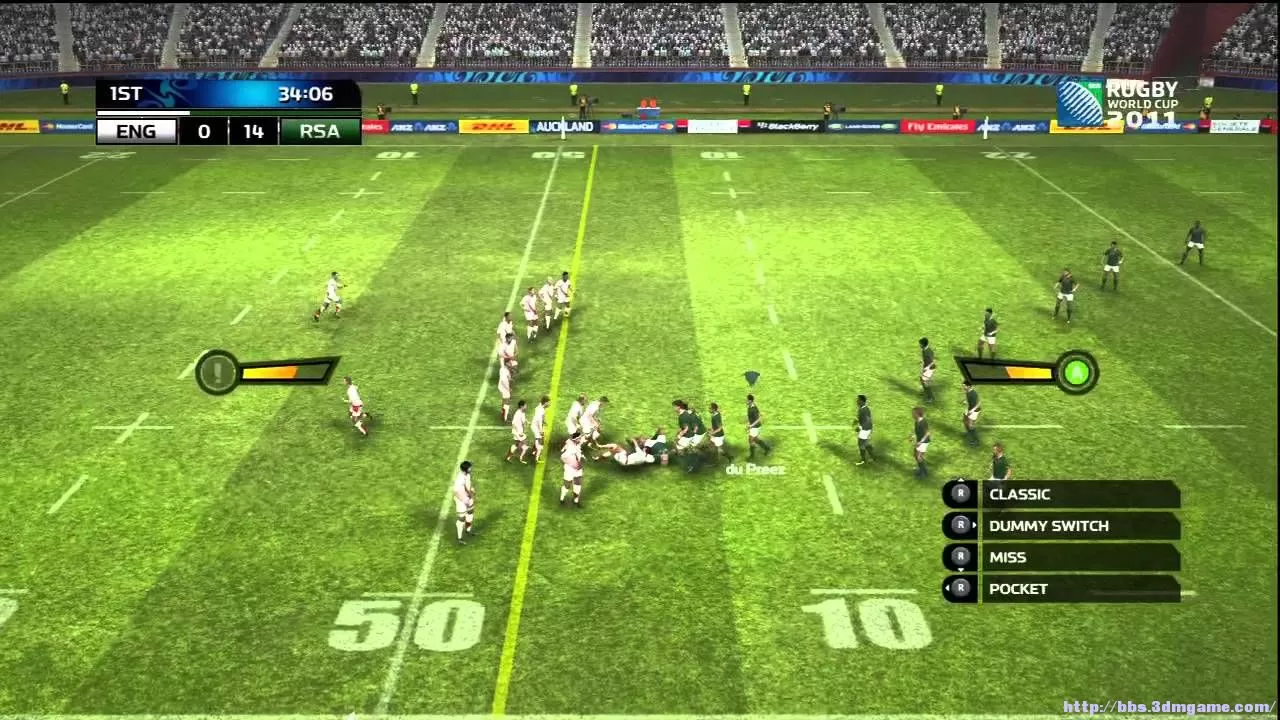Click the RSA team name on the scoreboard

[320, 131]
